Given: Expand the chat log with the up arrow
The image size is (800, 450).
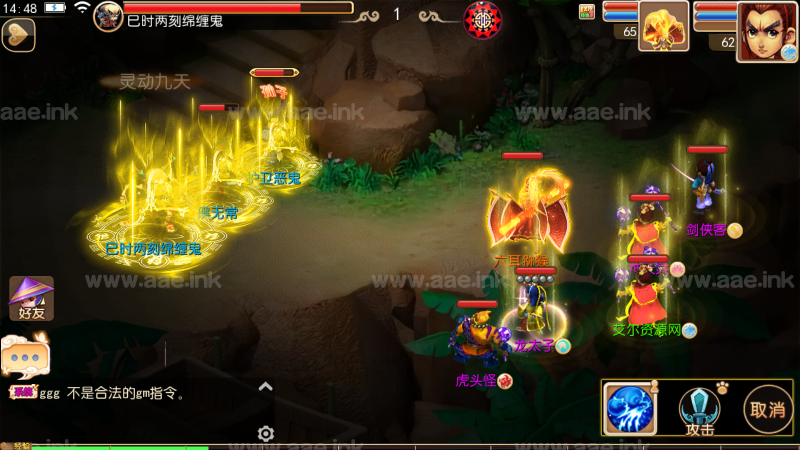Looking at the screenshot, I should 266,387.
